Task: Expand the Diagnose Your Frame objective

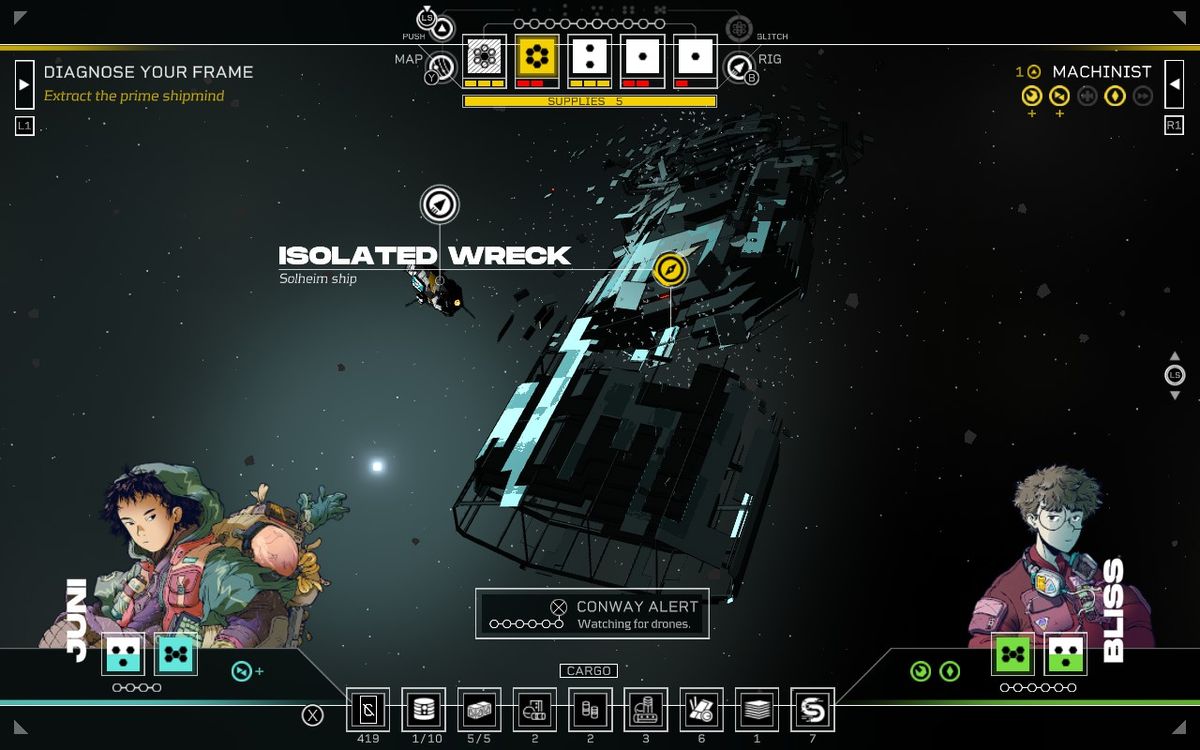Action: tap(24, 82)
